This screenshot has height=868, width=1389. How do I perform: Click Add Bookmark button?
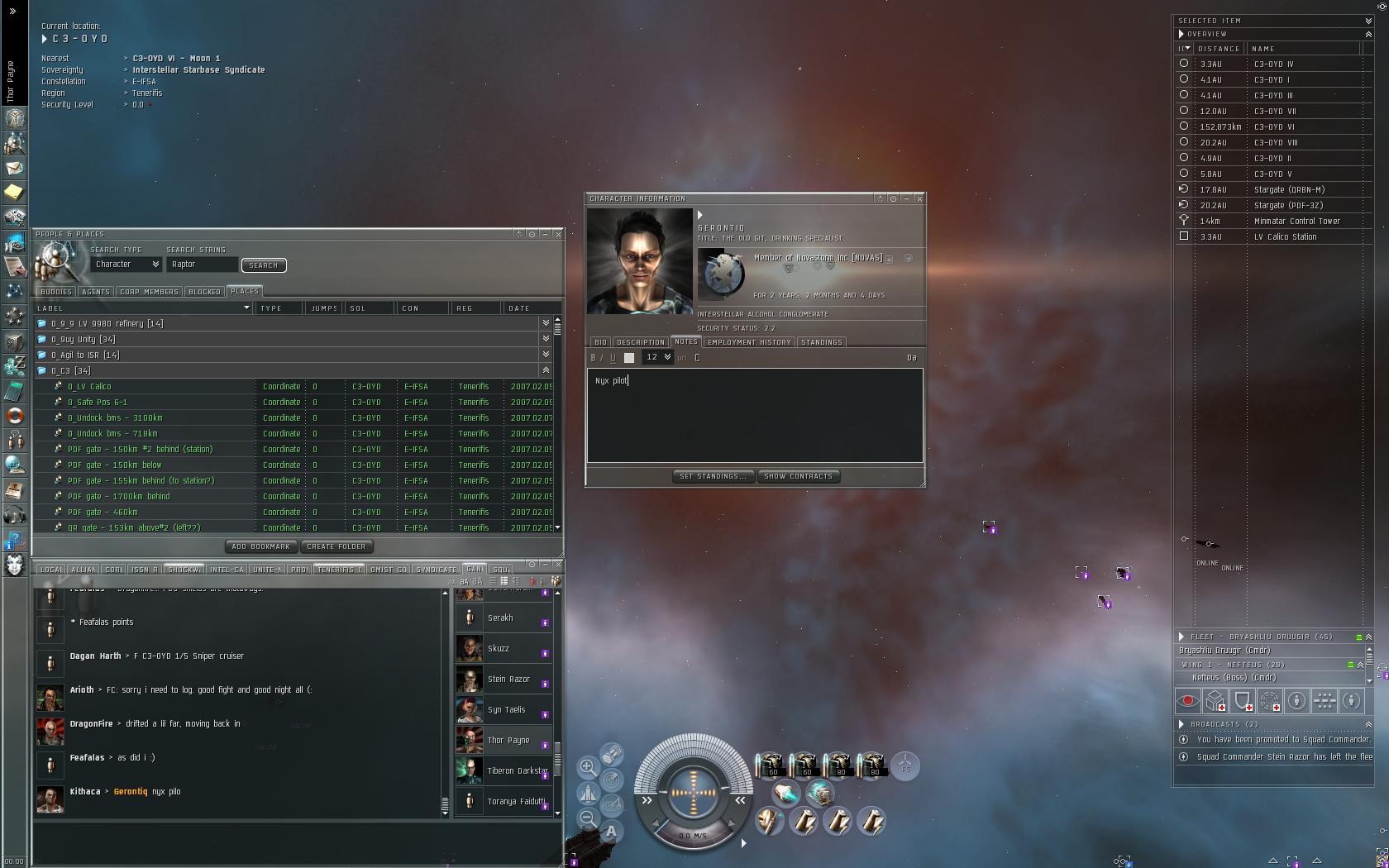[x=260, y=546]
